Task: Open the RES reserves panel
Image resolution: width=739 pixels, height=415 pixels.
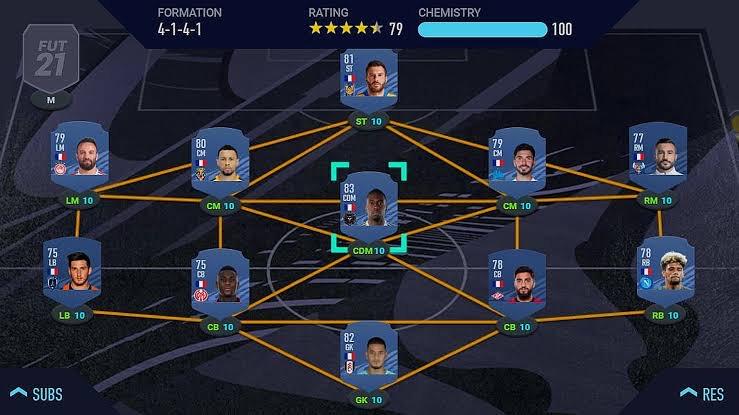Action: (x=701, y=393)
